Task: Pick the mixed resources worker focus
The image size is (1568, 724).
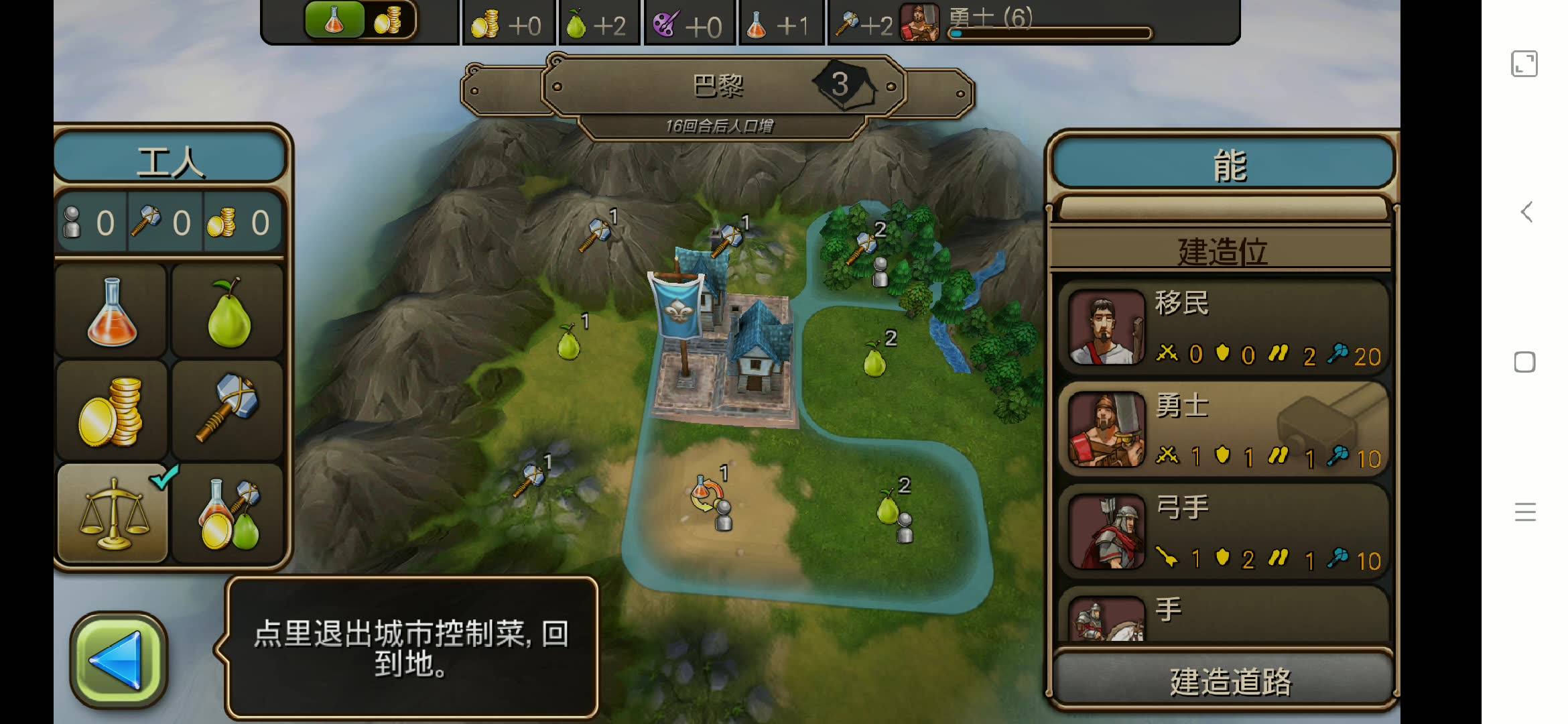Action: click(x=228, y=514)
